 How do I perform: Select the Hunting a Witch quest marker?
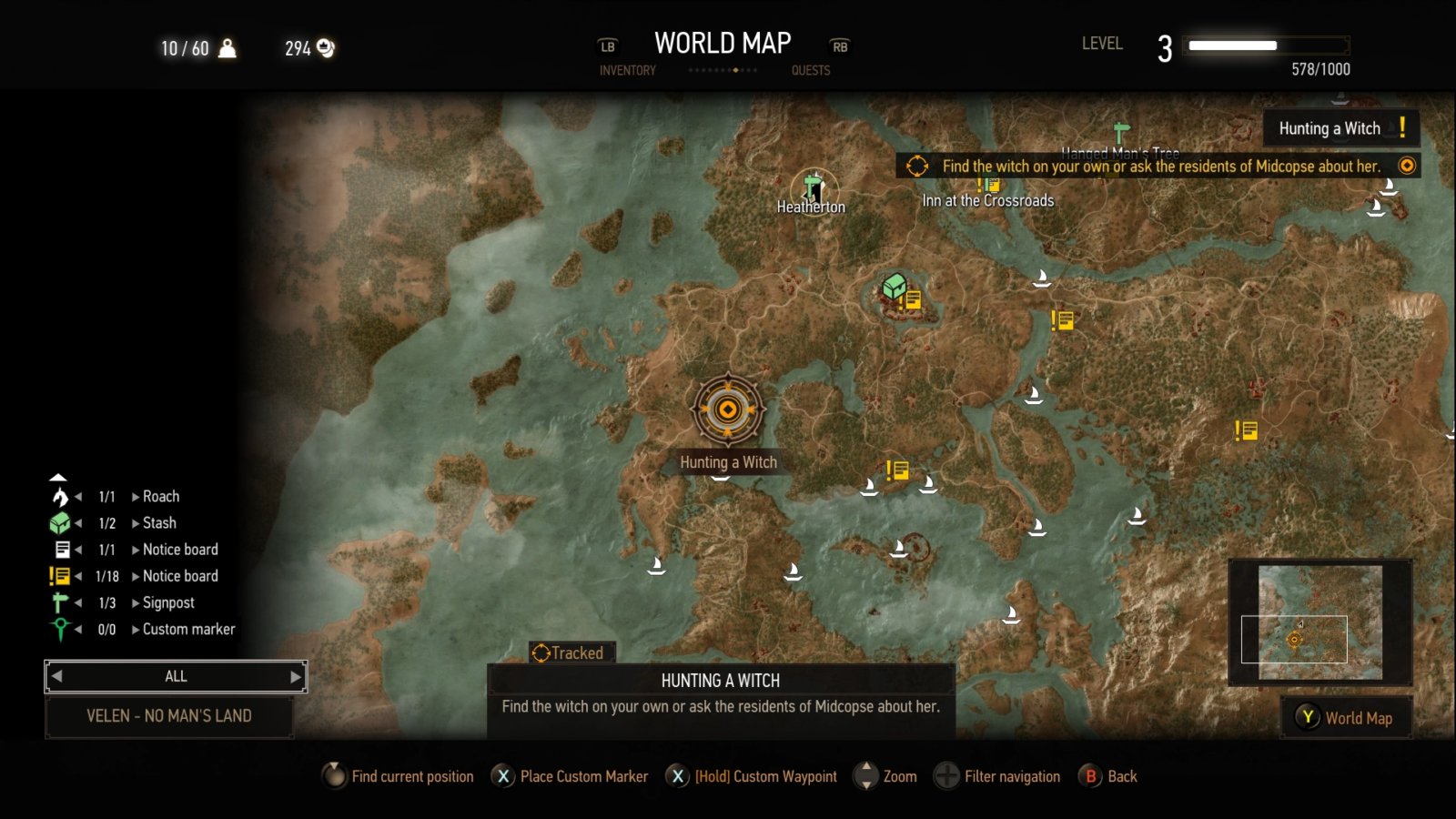(728, 411)
